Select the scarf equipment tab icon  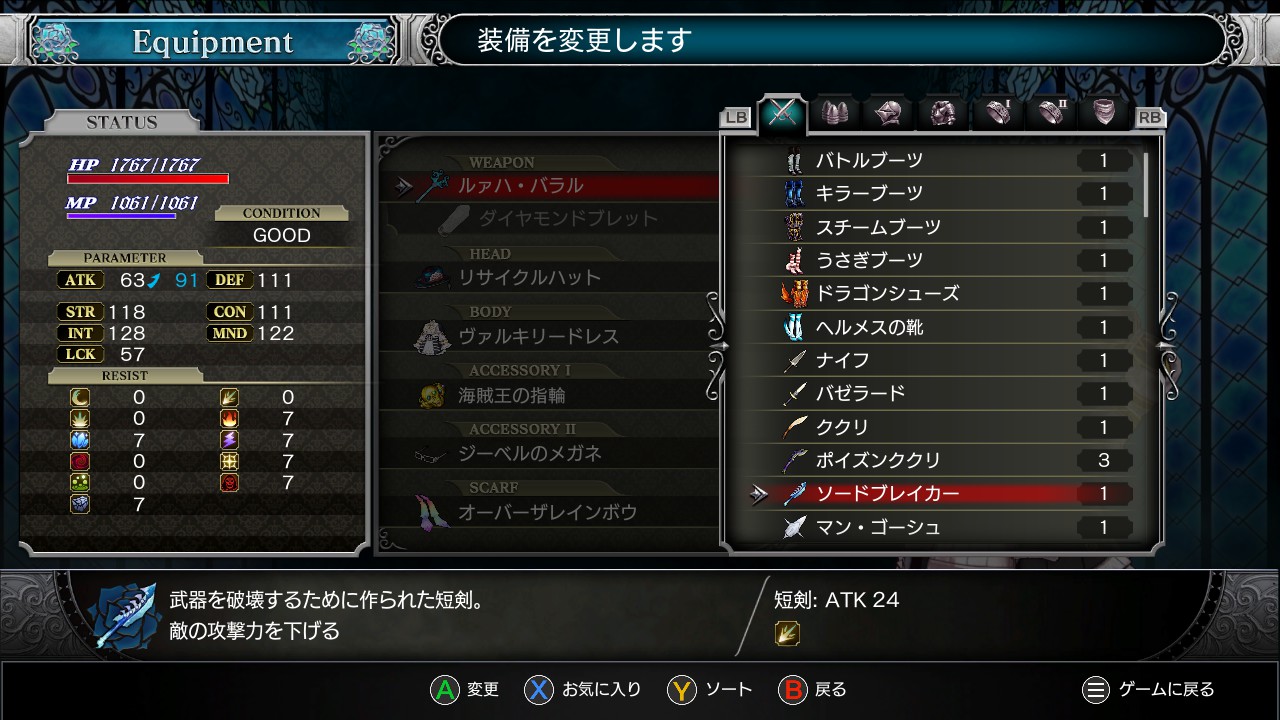1105,114
